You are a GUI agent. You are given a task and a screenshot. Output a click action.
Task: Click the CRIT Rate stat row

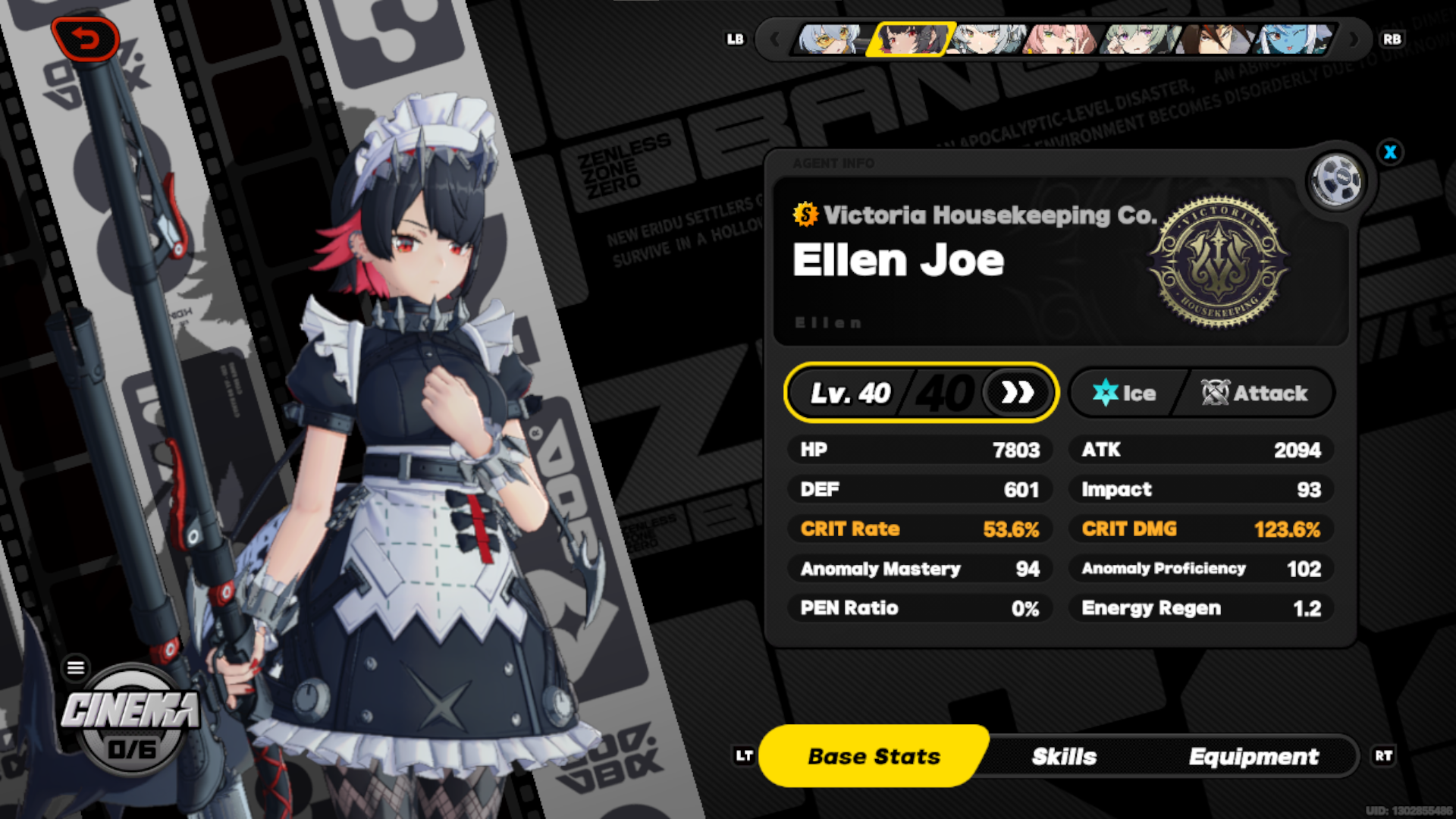920,529
